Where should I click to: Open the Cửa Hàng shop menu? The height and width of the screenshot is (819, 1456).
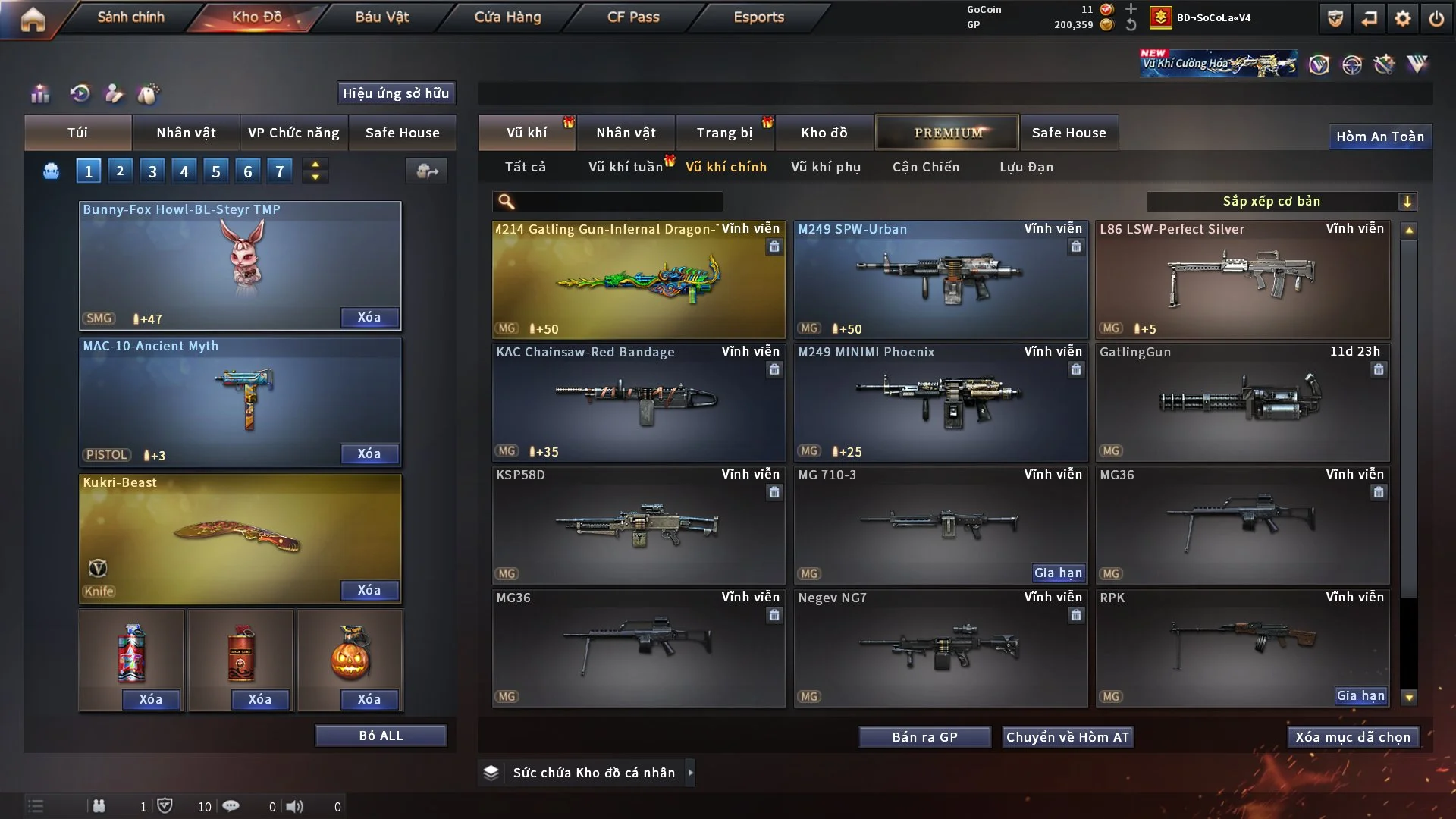[x=507, y=17]
